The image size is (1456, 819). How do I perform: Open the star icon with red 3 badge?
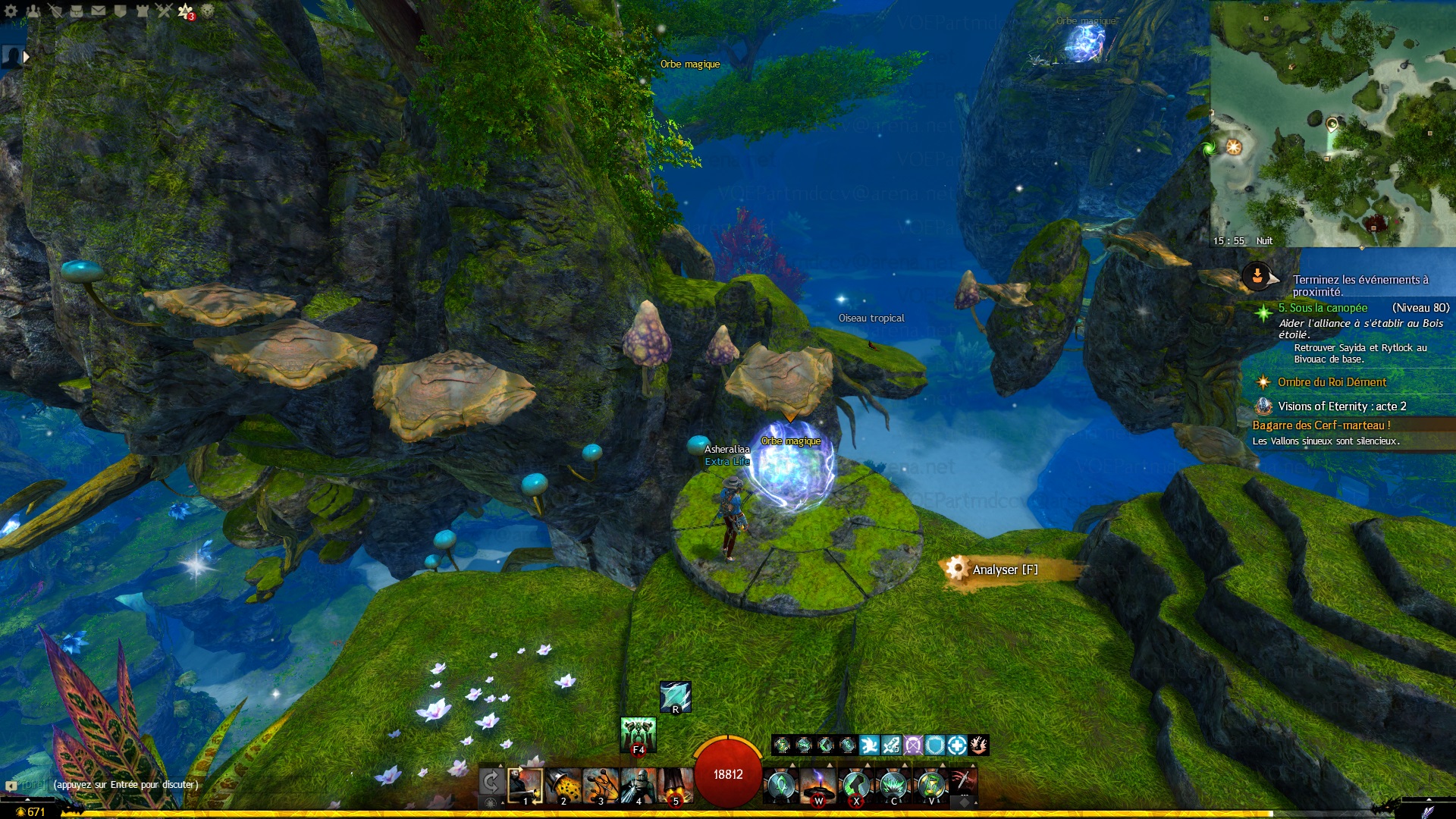186,11
